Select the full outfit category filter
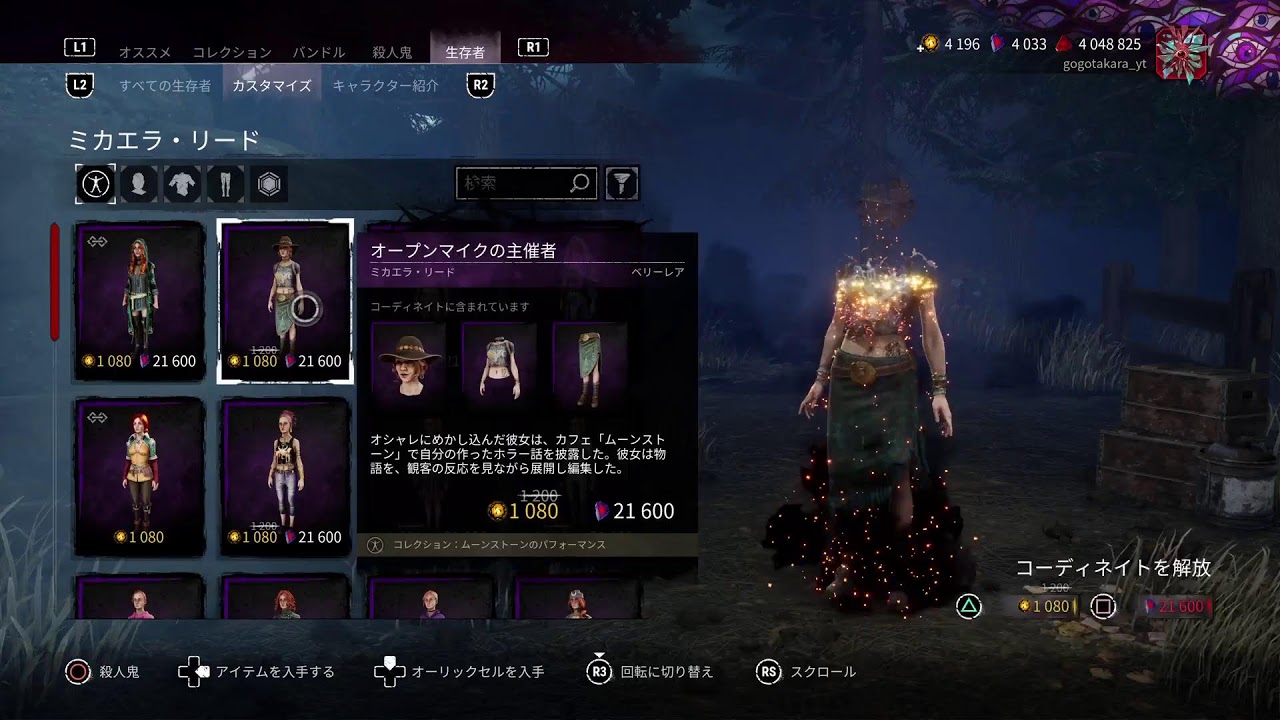This screenshot has width=1280, height=720. pos(96,184)
